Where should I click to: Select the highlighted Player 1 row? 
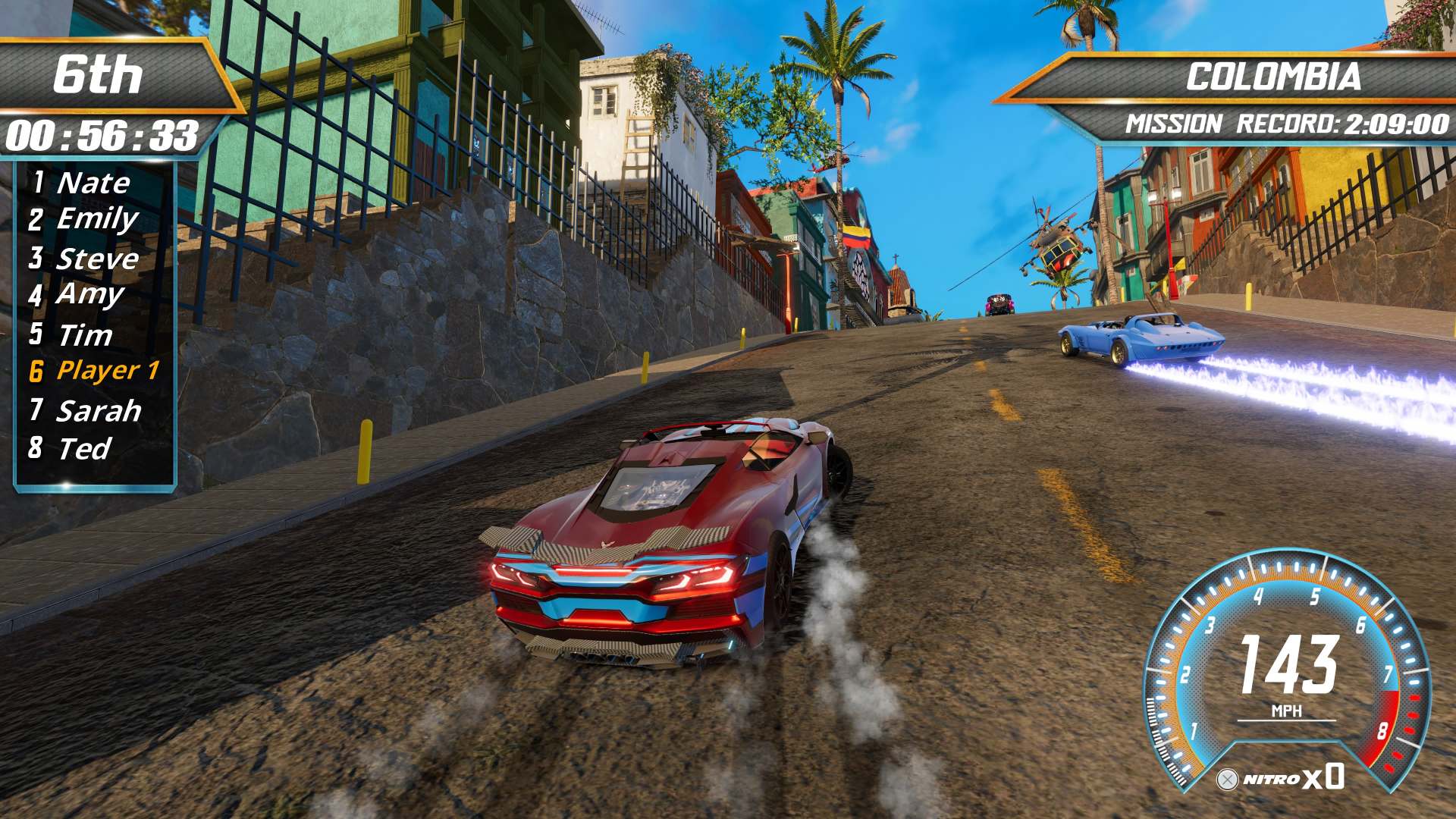106,371
